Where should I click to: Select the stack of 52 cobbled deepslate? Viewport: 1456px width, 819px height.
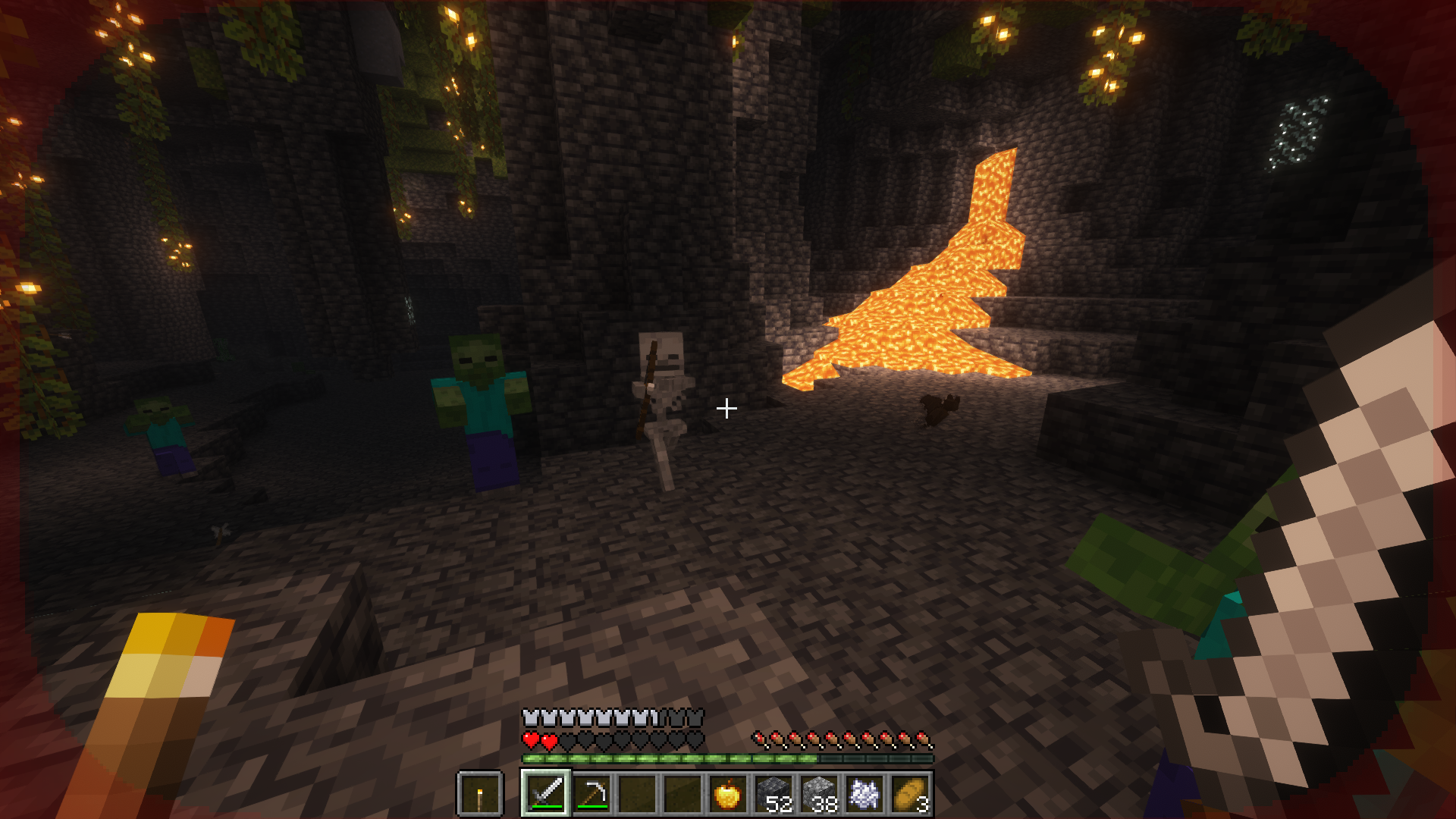click(x=773, y=793)
